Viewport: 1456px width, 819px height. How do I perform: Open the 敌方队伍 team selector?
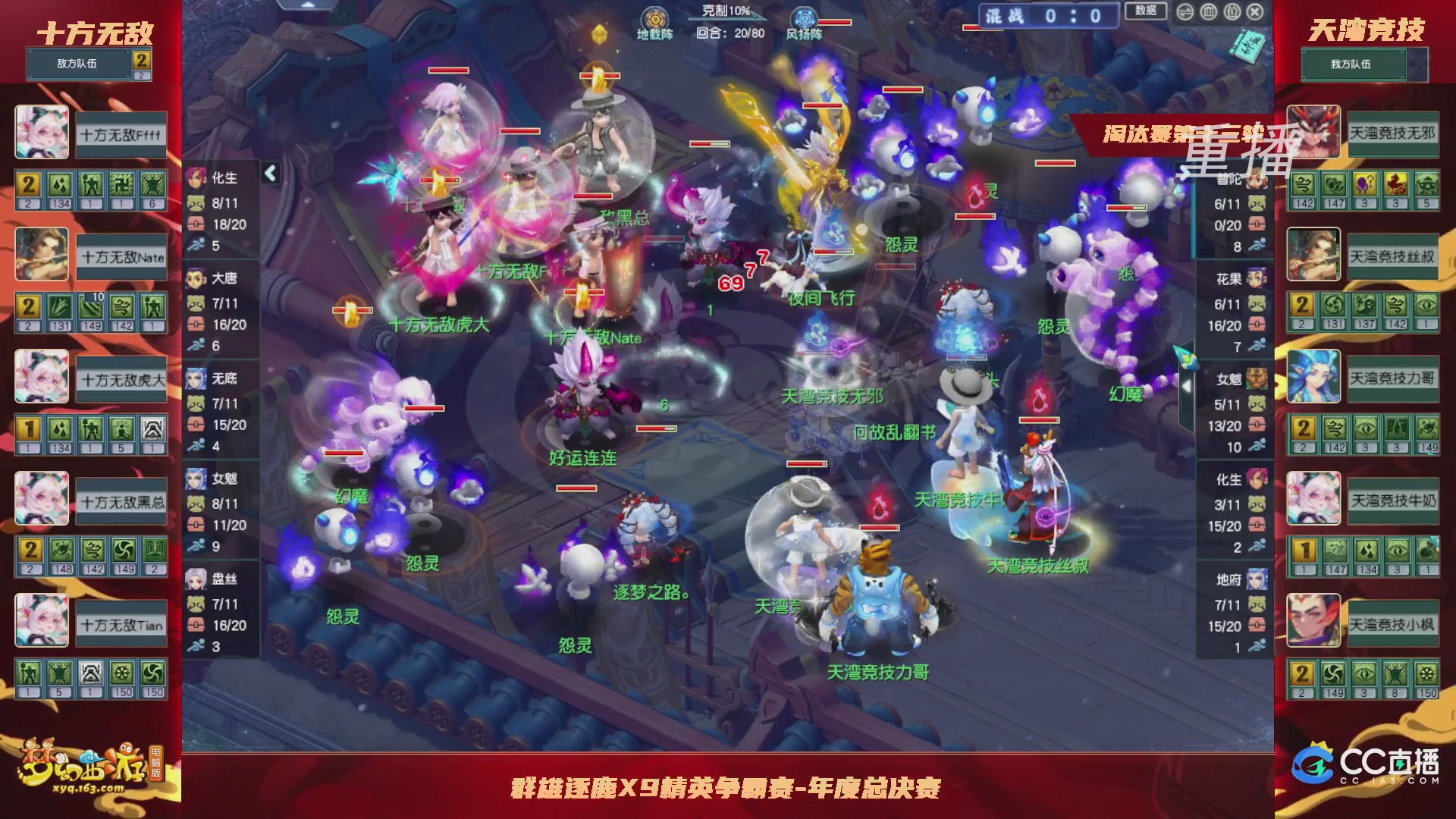pos(80,64)
